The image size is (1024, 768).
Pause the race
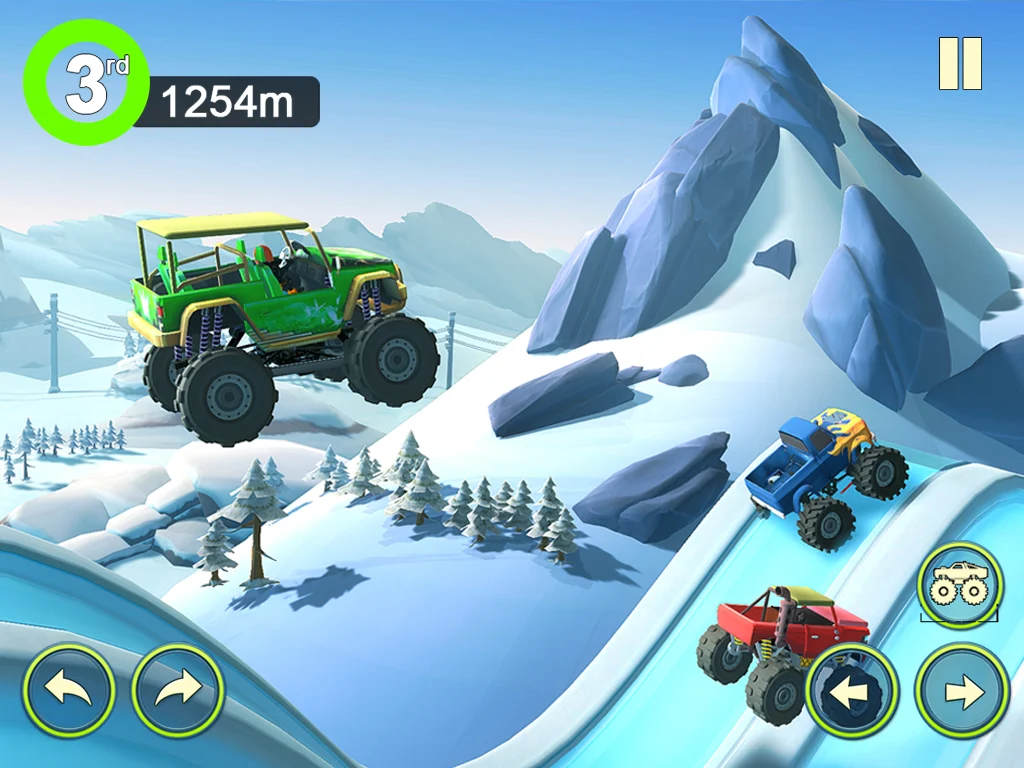960,64
